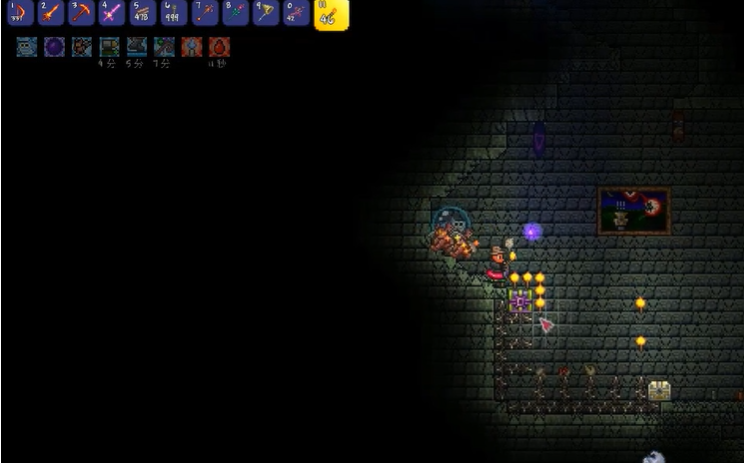
Task: Click the pickaxe buff with 7-minute timer
Action: click(x=164, y=47)
